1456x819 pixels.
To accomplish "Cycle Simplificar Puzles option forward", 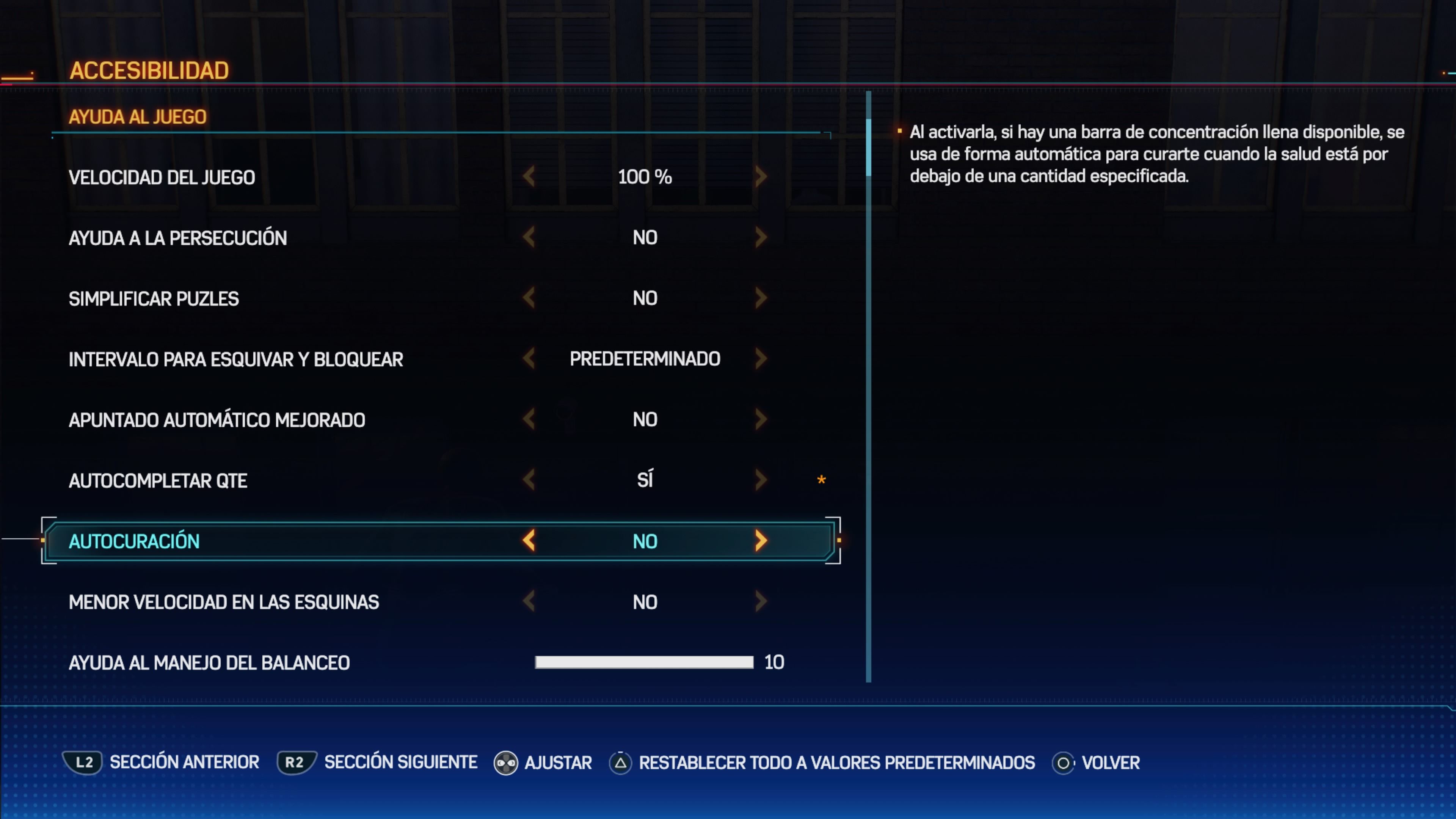I will tap(761, 298).
